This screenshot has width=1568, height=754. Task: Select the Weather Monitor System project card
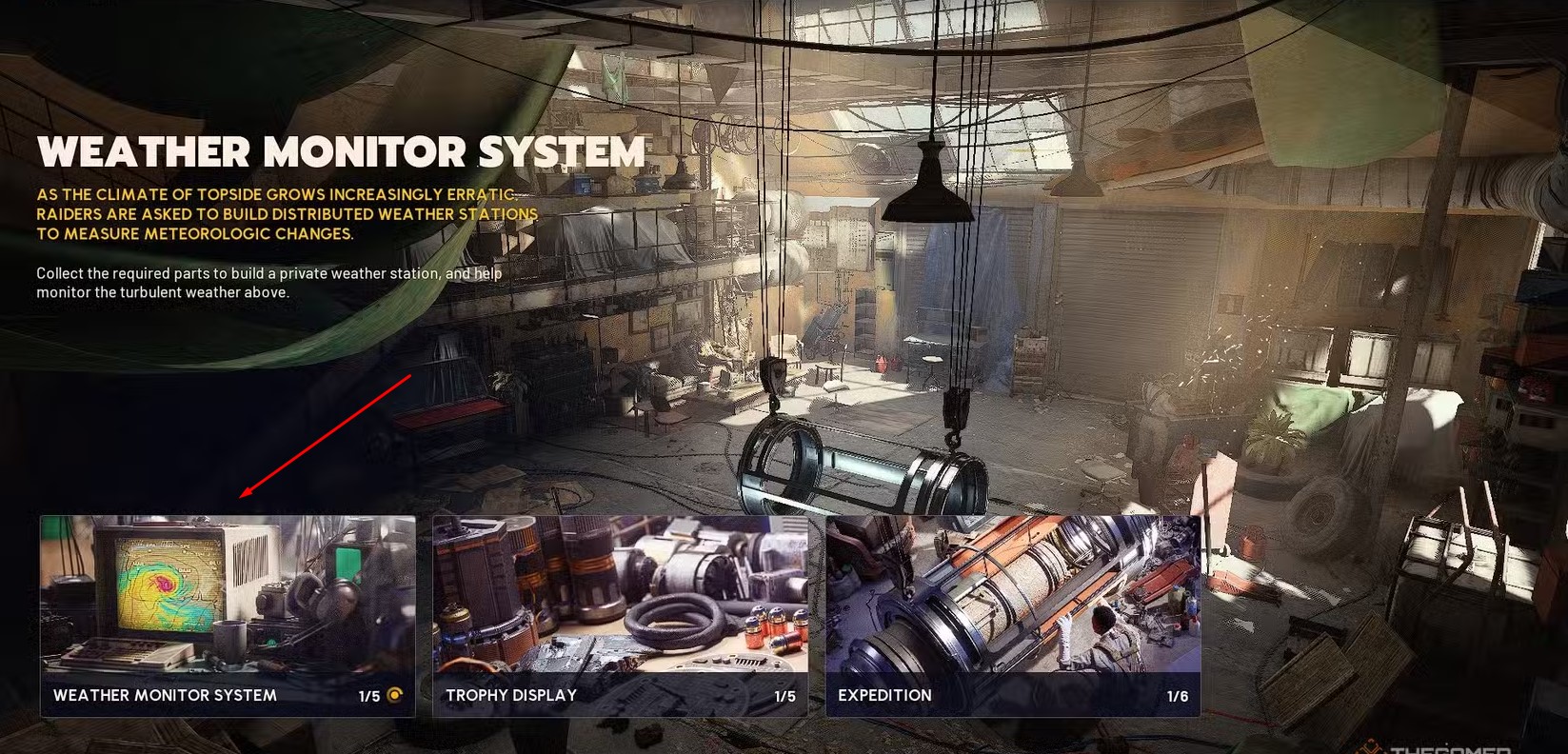(x=228, y=615)
